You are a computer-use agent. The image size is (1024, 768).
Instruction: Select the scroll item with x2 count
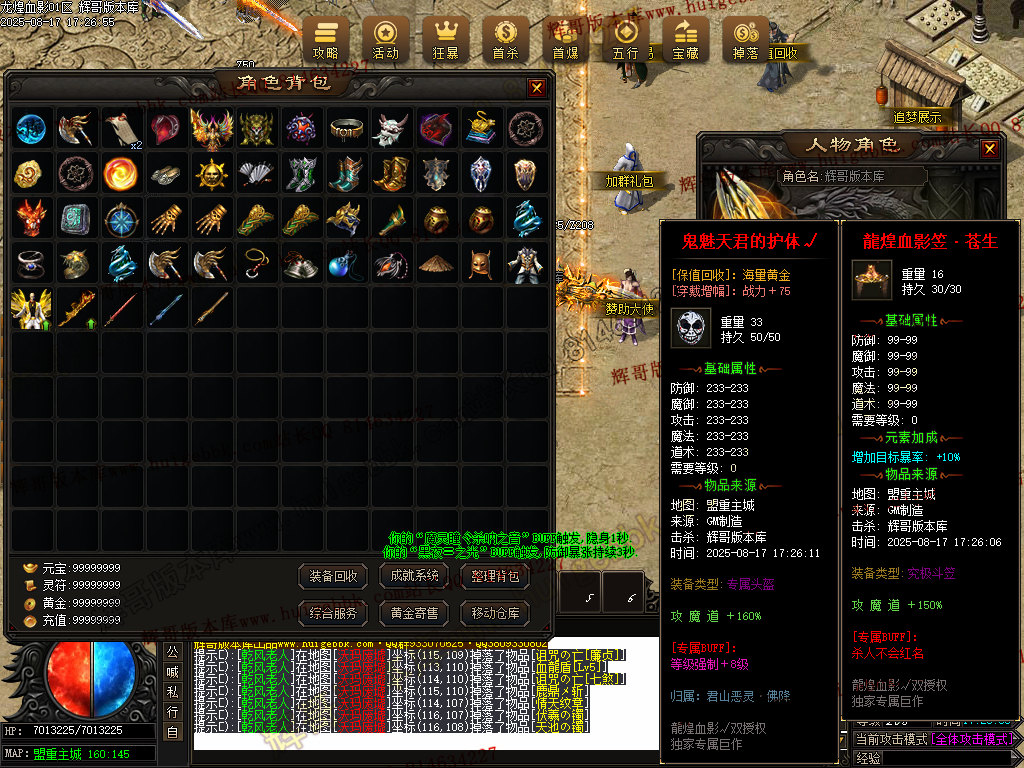pos(122,128)
